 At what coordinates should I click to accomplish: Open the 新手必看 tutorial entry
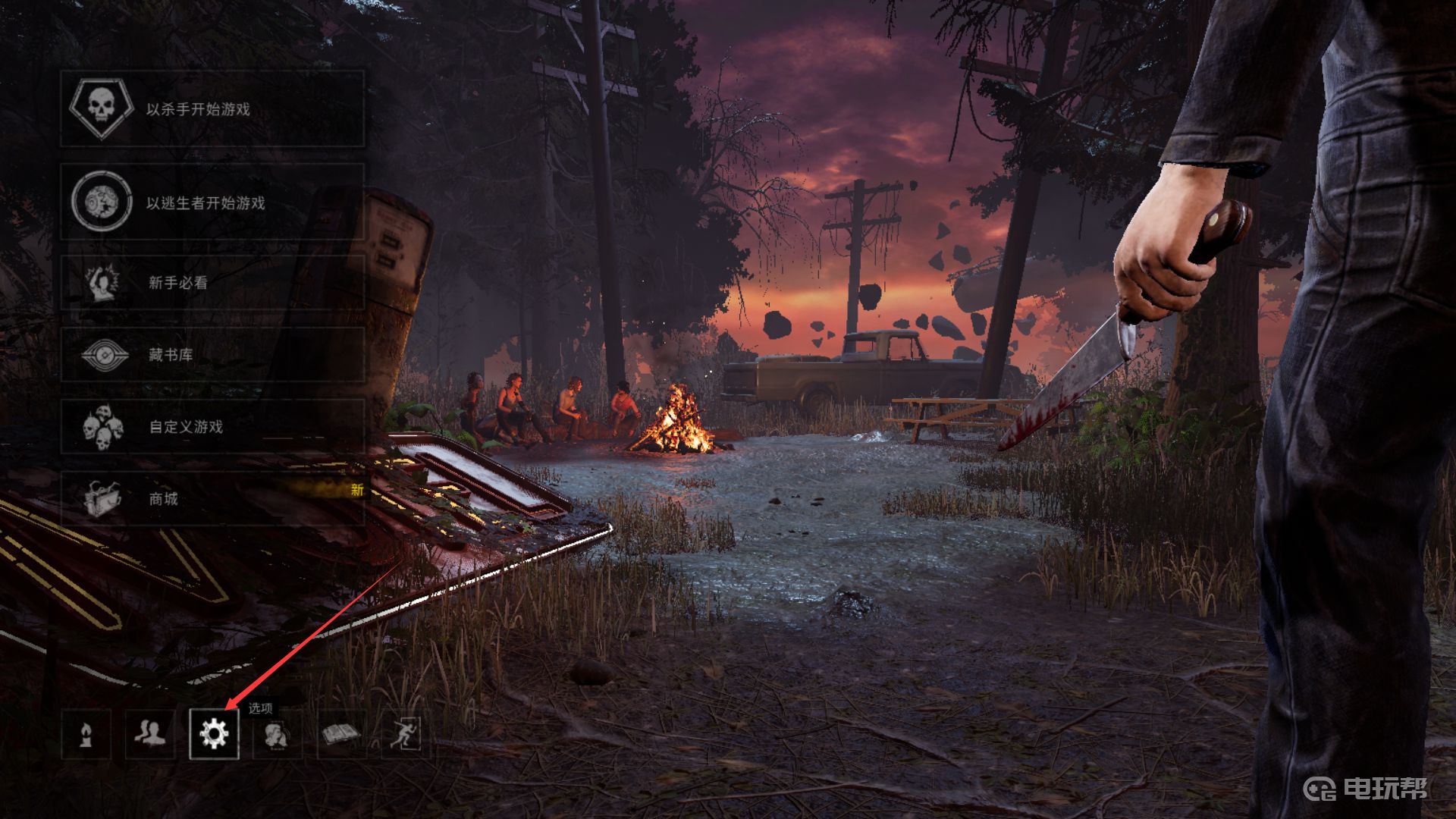point(212,282)
